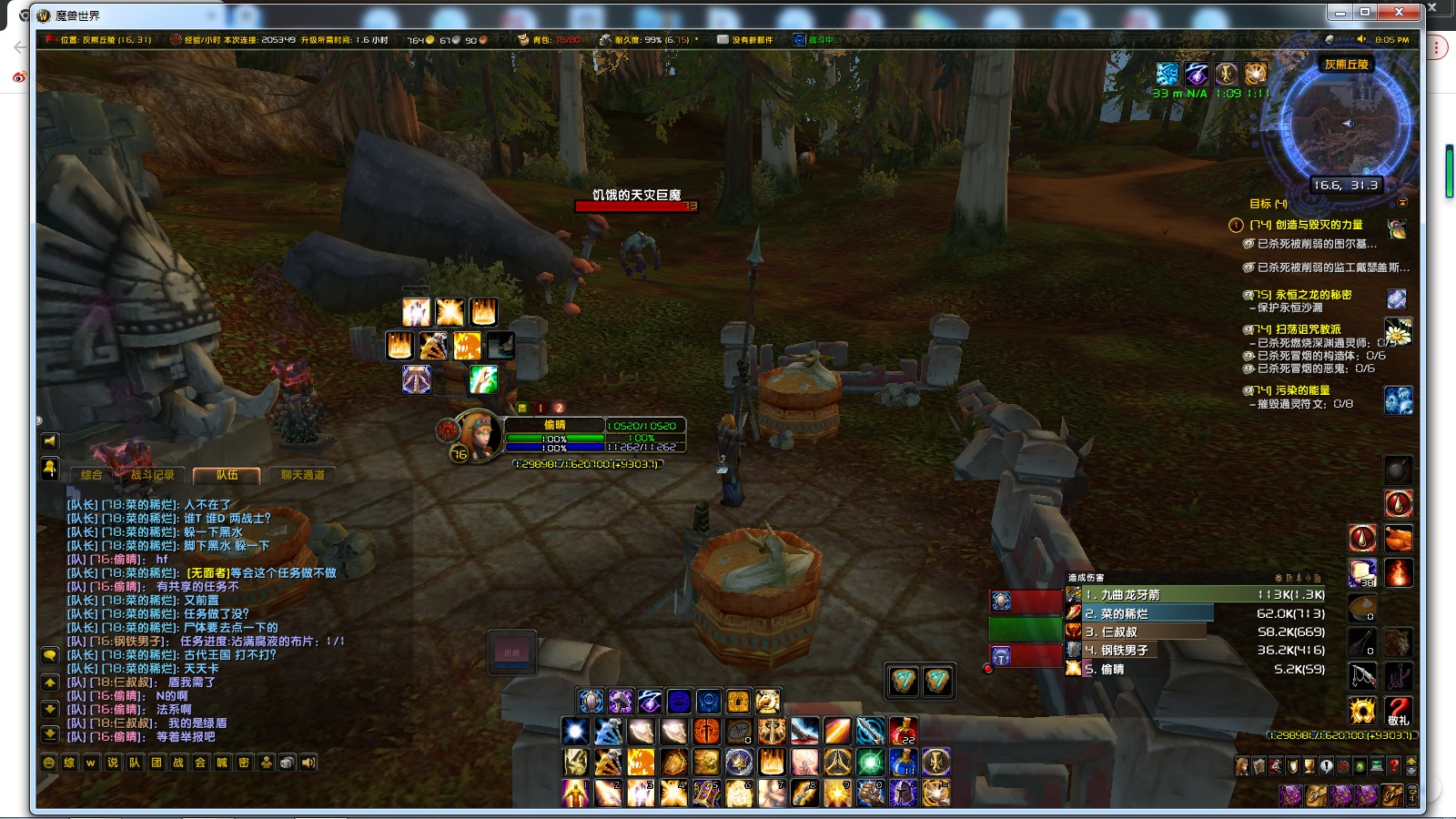Open the tracked quest 永恒之龙的秘密
Viewport: 1456px width, 819px height.
(x=1312, y=295)
